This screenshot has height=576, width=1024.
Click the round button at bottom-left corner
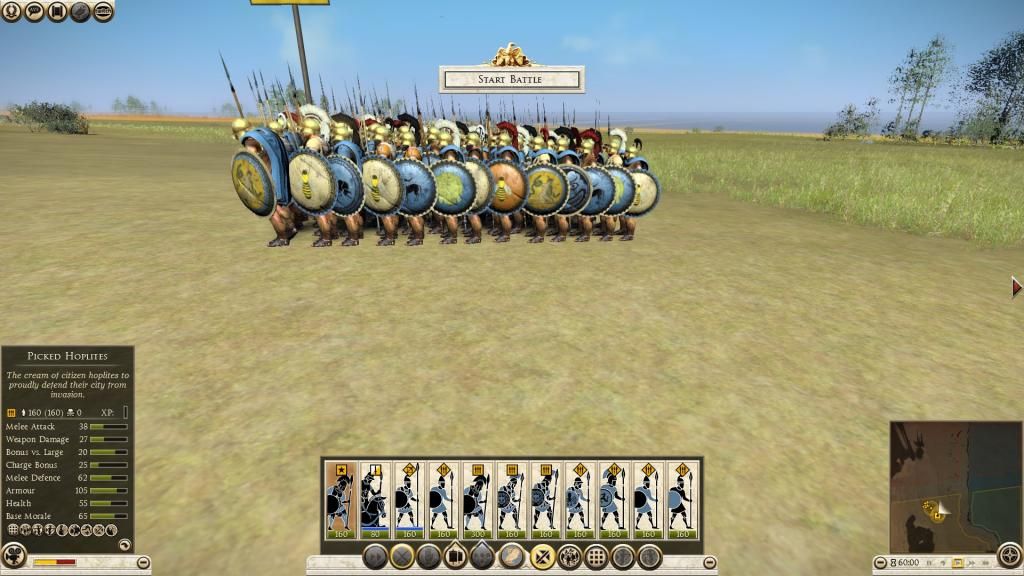point(14,555)
